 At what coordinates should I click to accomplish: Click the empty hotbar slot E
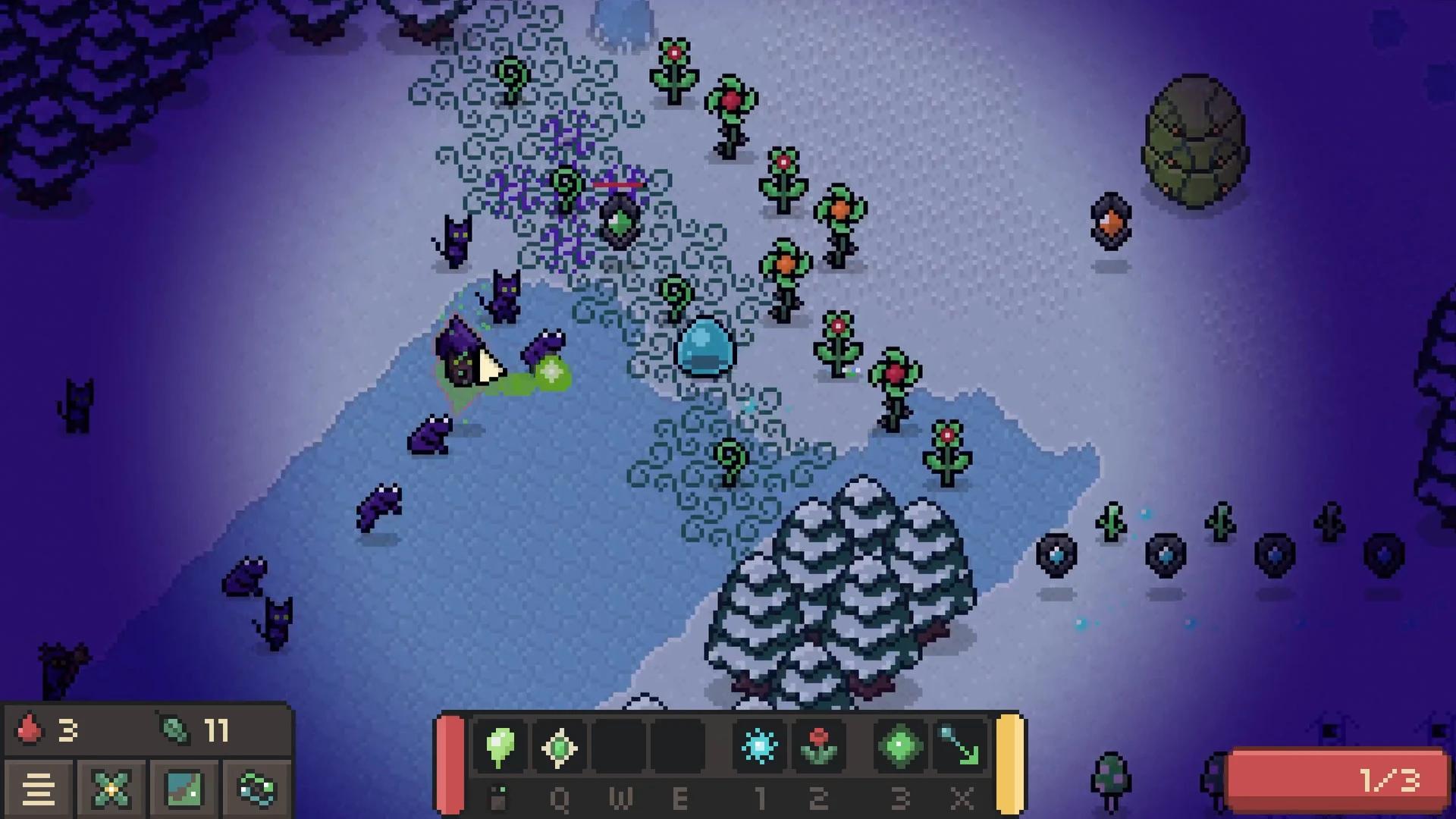(x=680, y=748)
